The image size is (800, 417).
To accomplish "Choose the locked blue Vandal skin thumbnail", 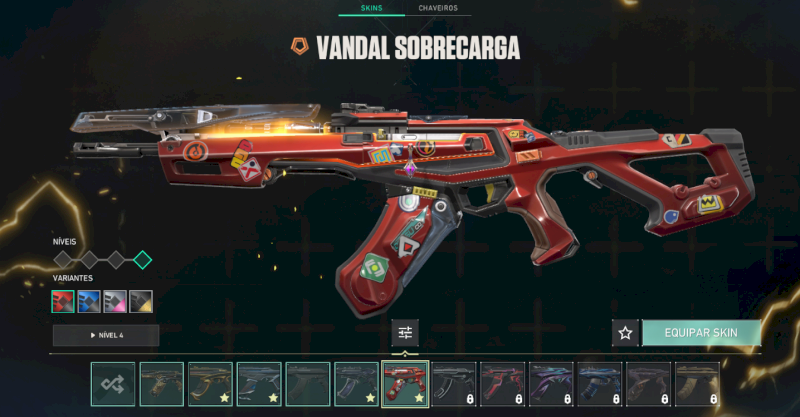I will pyautogui.click(x=600, y=384).
